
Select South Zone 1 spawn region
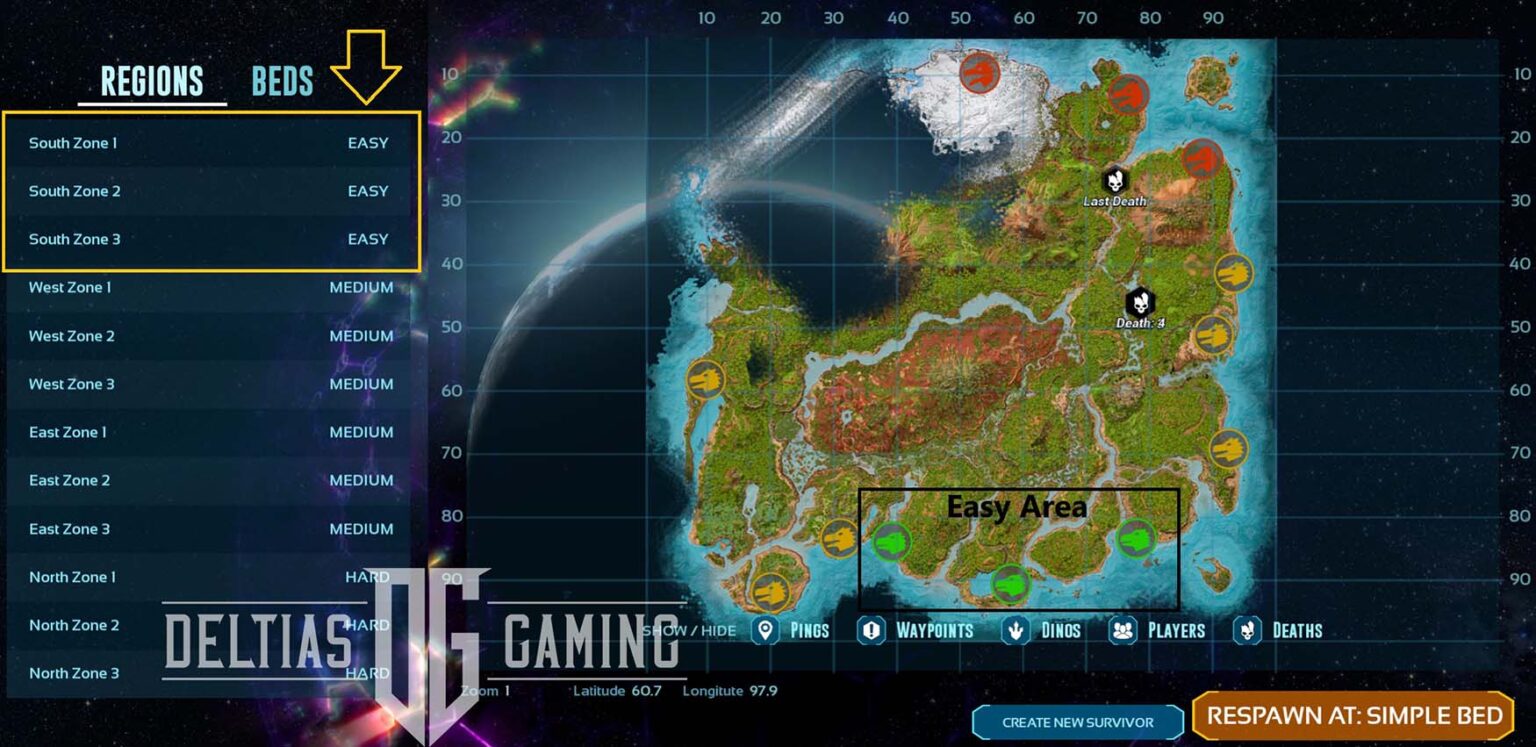point(210,143)
